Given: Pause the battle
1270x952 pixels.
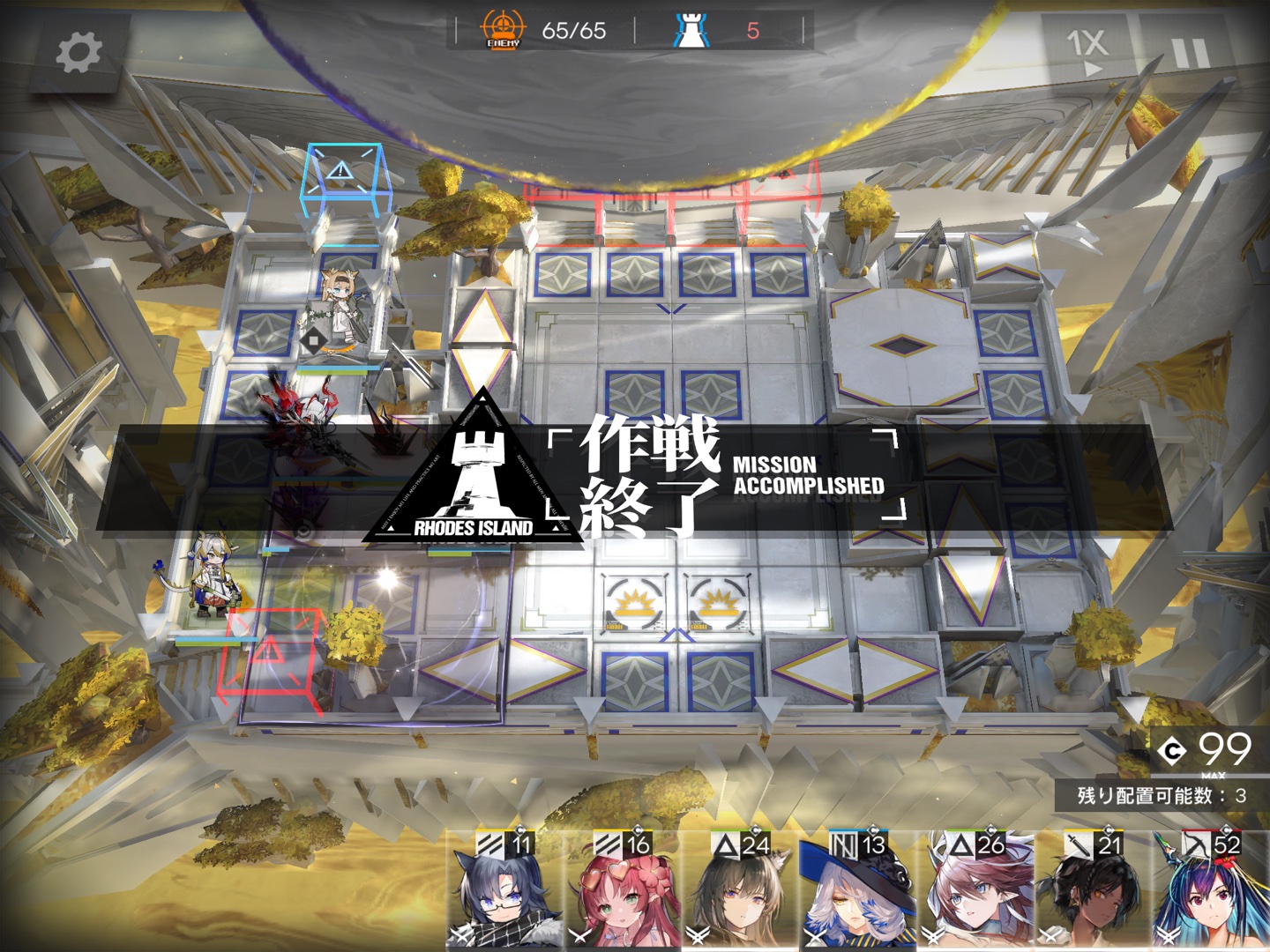Looking at the screenshot, I should coord(1188,51).
